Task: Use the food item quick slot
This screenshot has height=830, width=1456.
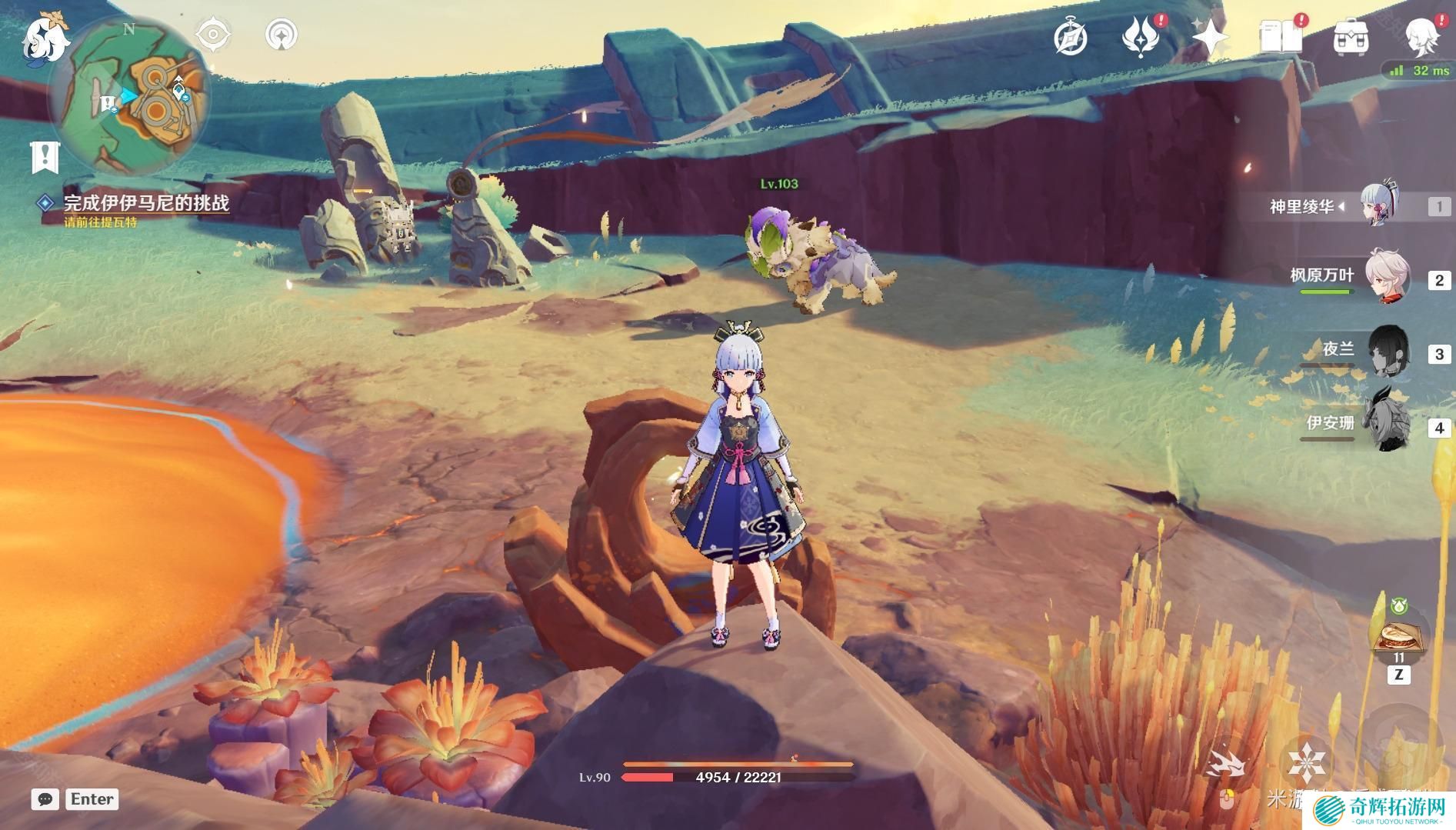Action: [x=1398, y=638]
